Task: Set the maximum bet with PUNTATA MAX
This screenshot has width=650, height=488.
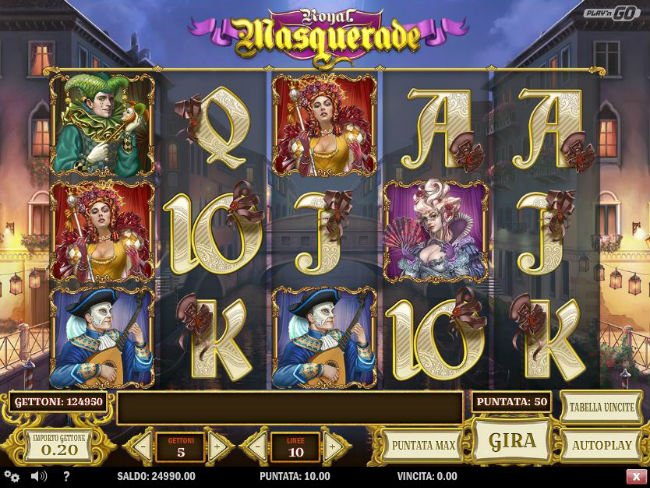Action: 421,444
